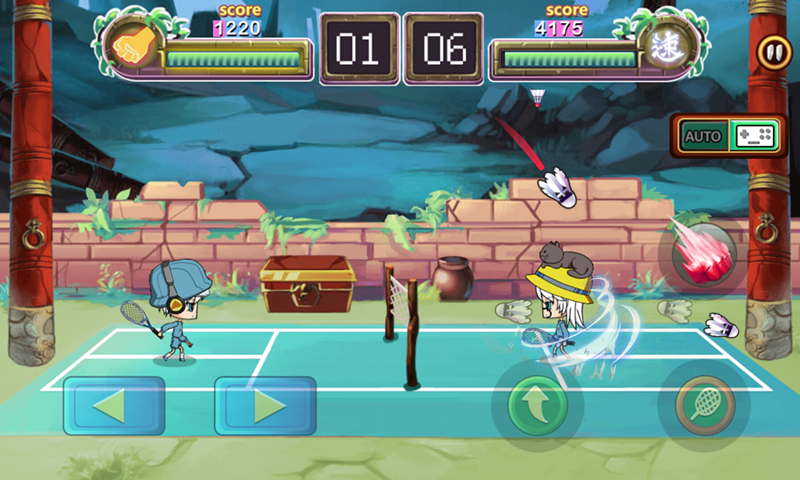Tap the green jump arrow button

tap(538, 405)
